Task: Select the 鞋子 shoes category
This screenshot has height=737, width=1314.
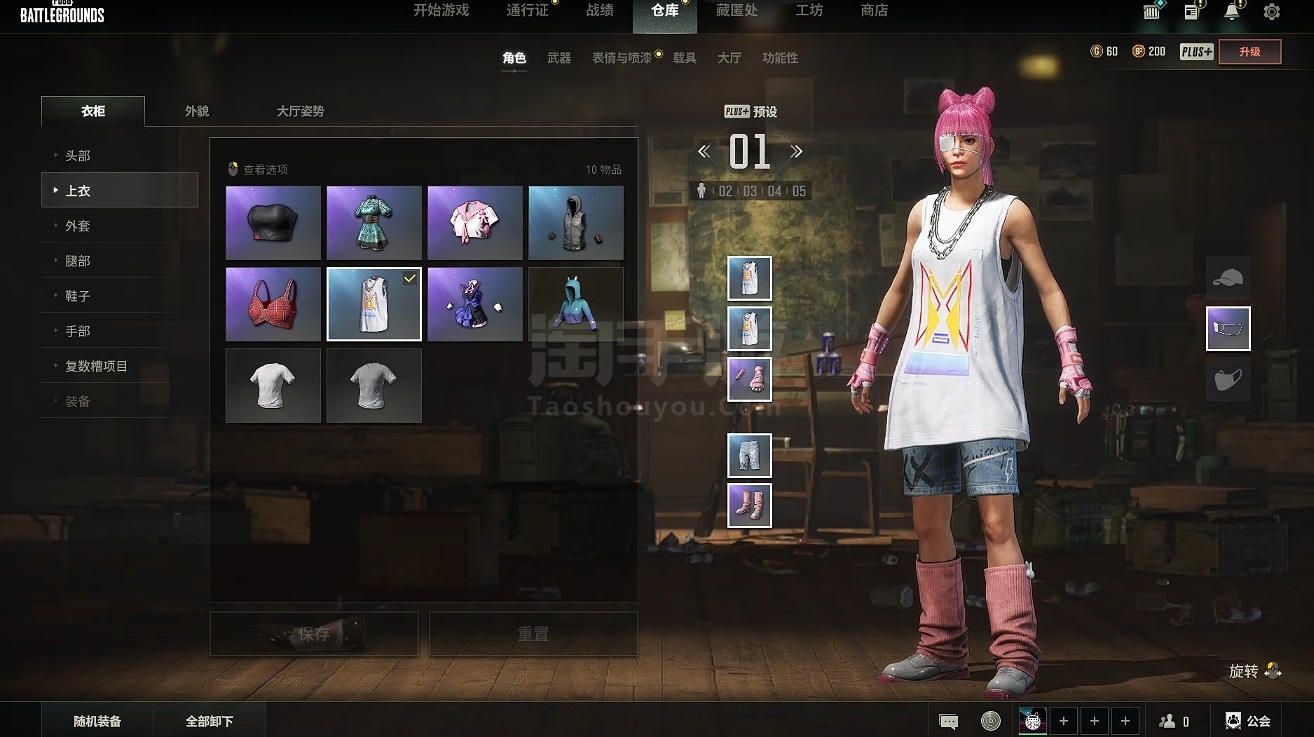Action: 78,296
